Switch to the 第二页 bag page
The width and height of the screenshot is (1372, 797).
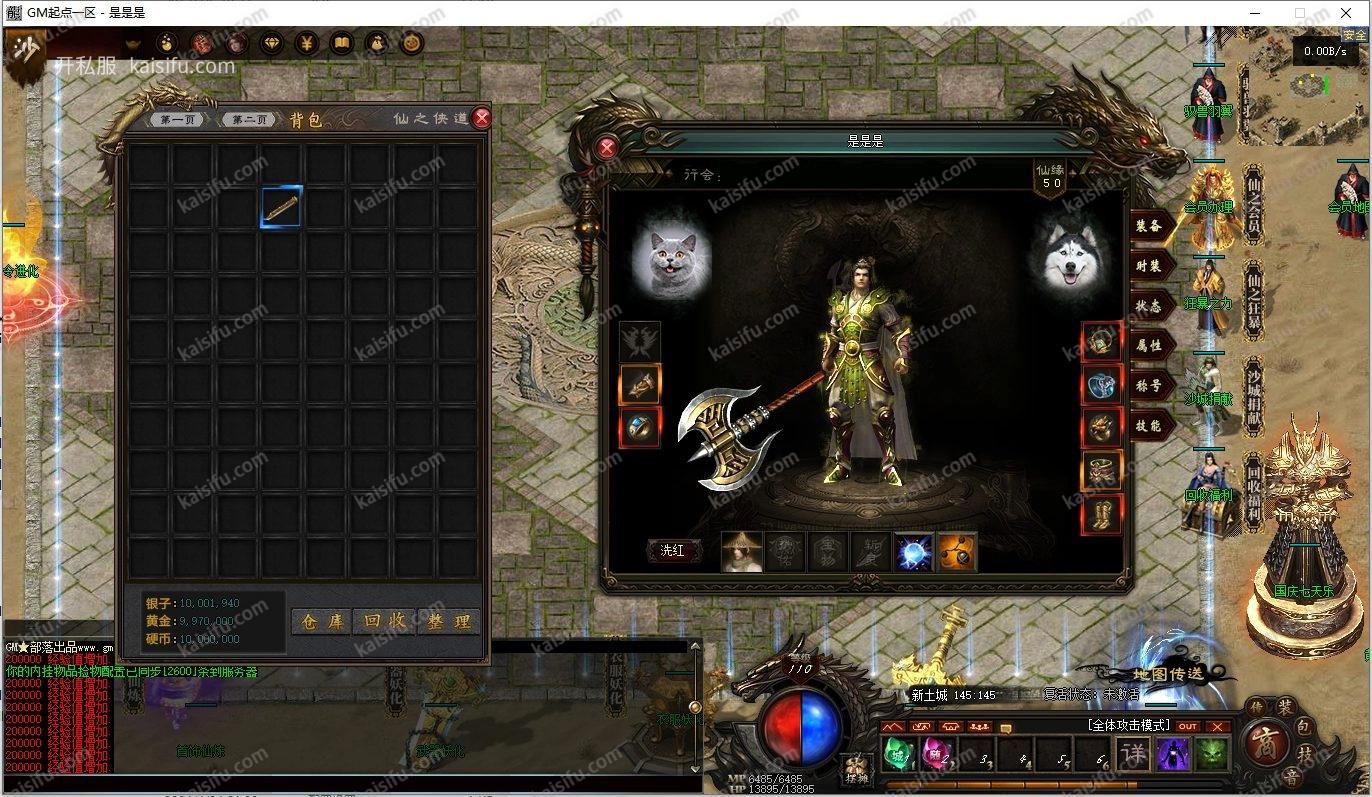coord(249,120)
